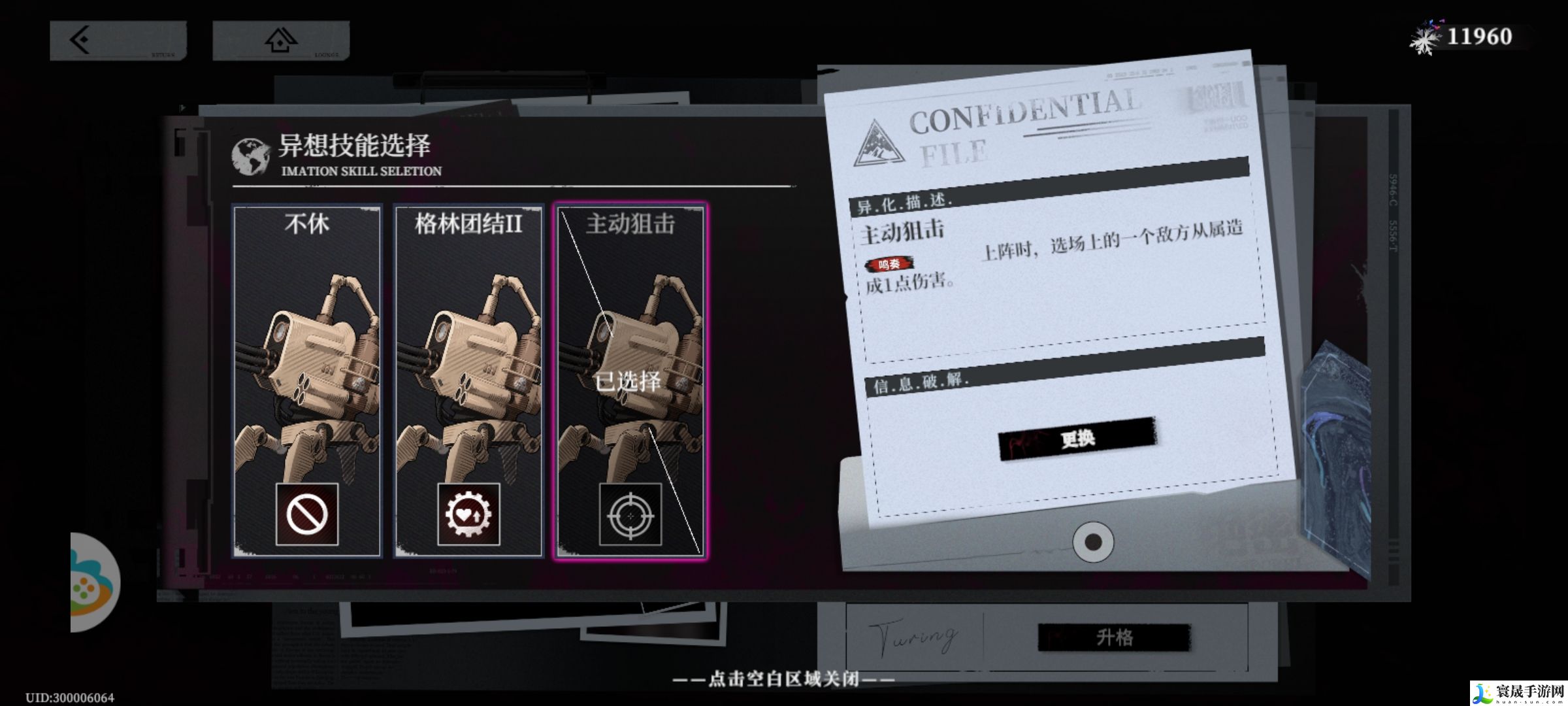Open the lounge home icon
Image resolution: width=1568 pixels, height=706 pixels.
281,39
